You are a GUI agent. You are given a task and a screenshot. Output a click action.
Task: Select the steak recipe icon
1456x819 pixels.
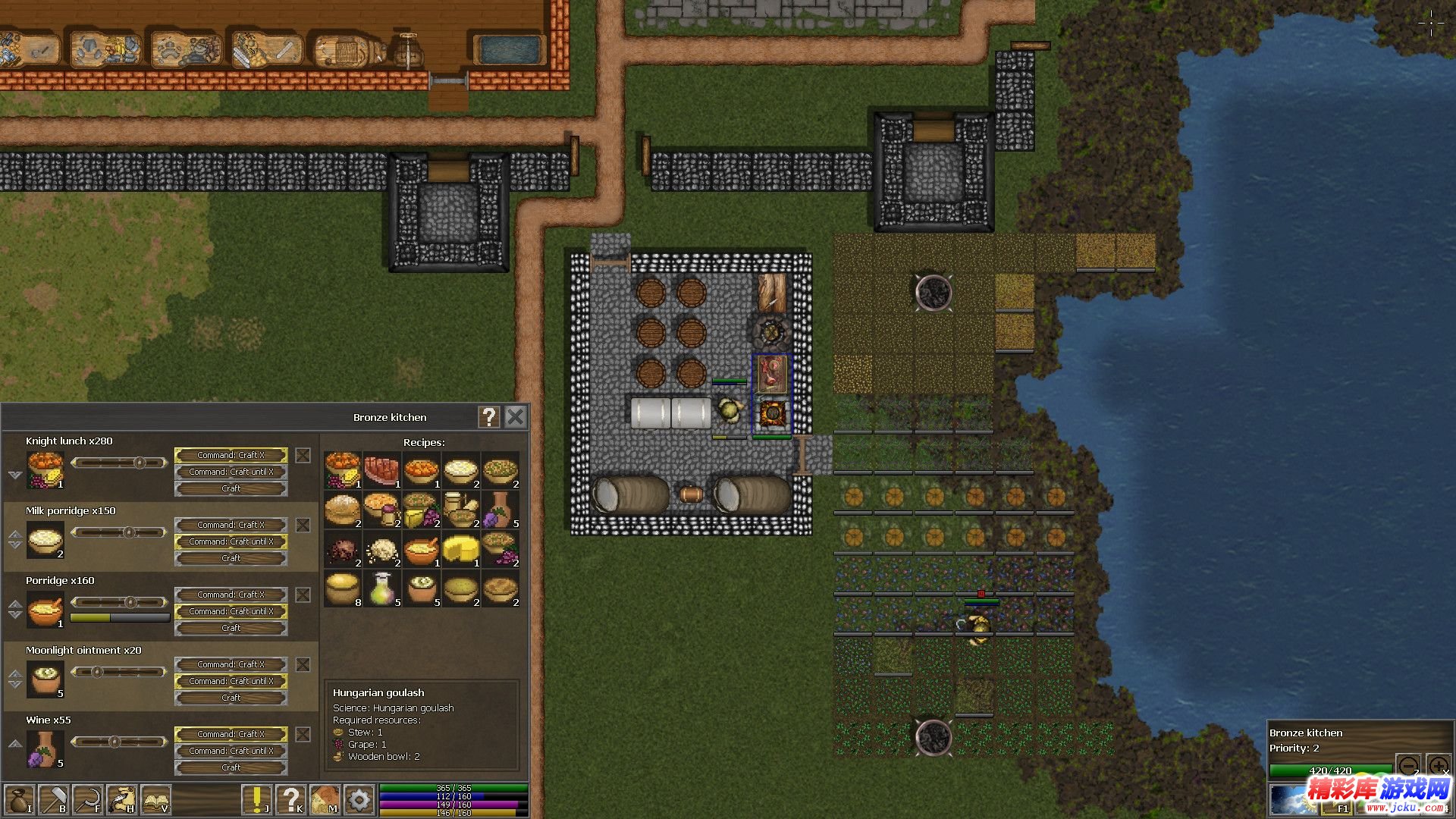(381, 470)
